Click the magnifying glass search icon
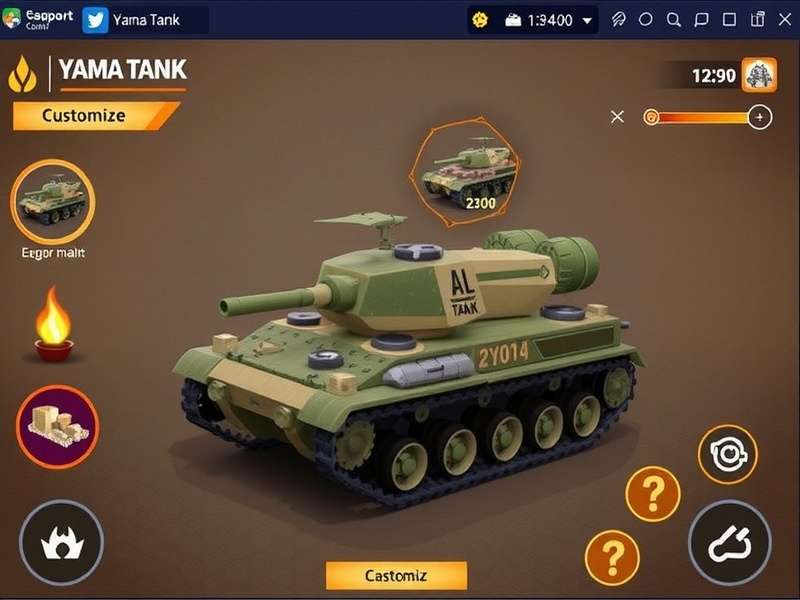Image resolution: width=800 pixels, height=600 pixels. 674,20
